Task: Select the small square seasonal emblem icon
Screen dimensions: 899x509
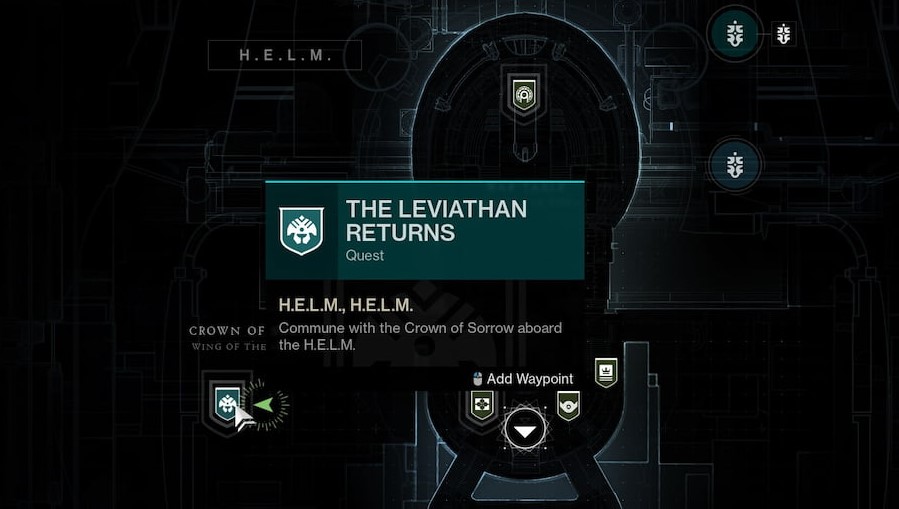Action: click(784, 35)
